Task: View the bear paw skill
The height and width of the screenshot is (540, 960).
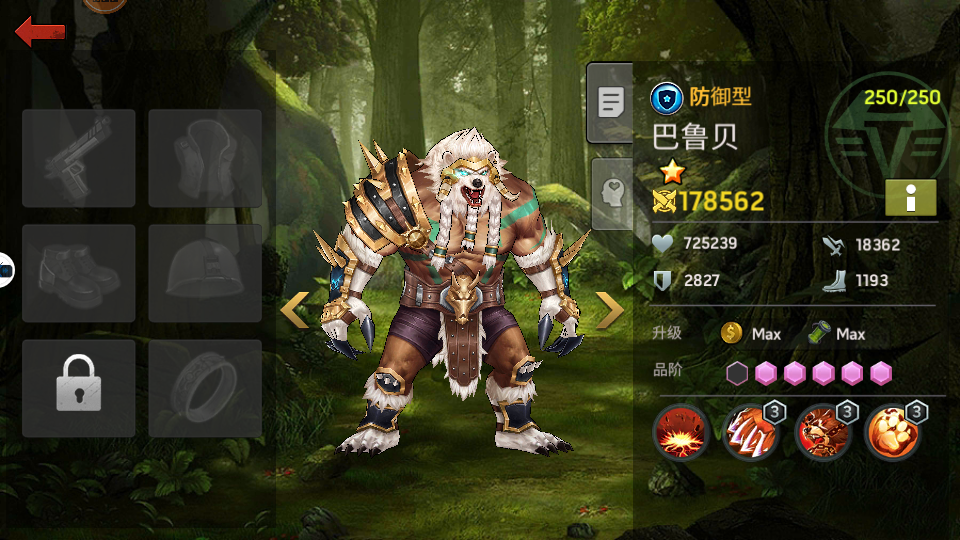Action: 893,433
